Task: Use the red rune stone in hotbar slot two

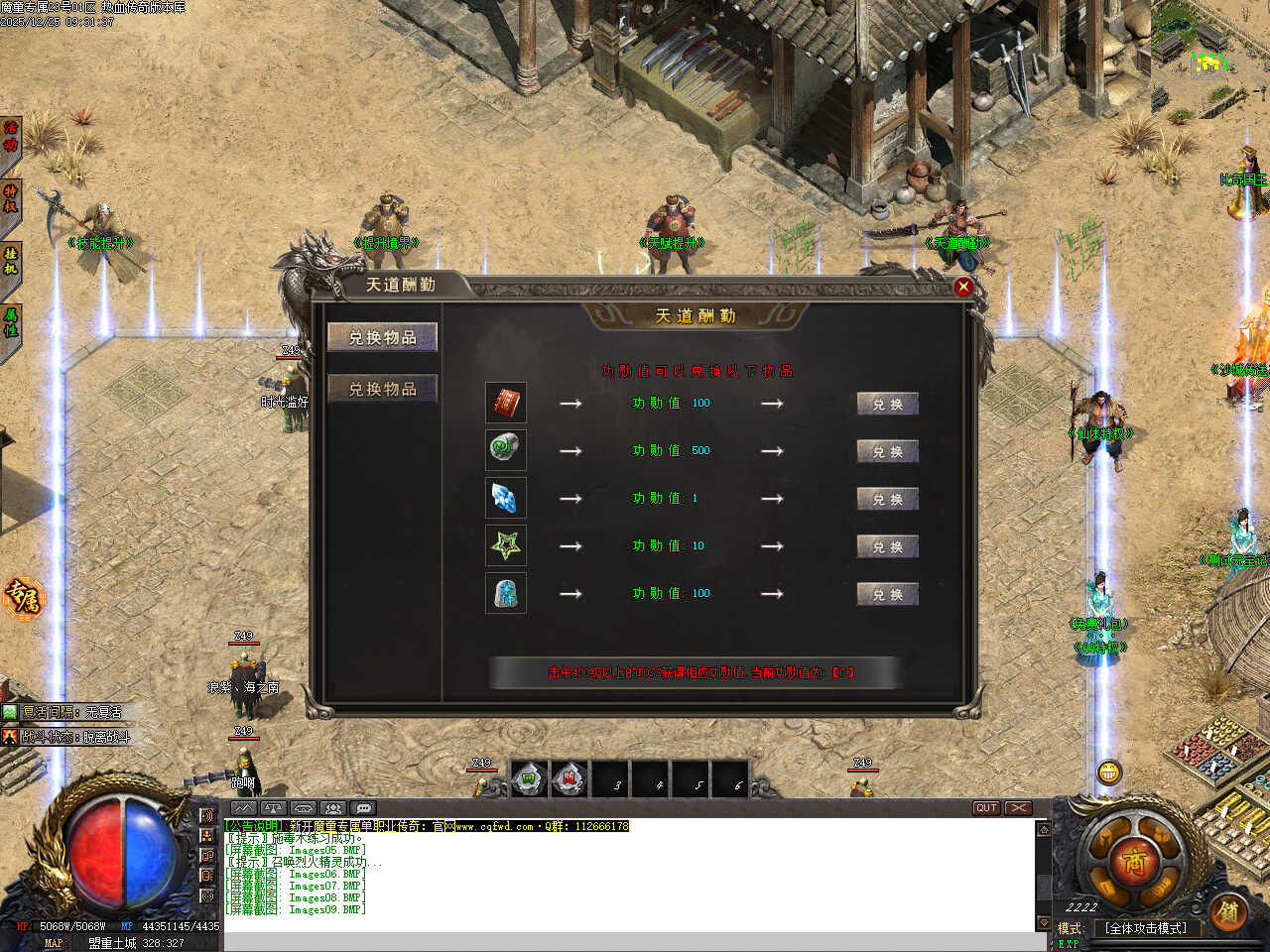Action: pos(570,780)
